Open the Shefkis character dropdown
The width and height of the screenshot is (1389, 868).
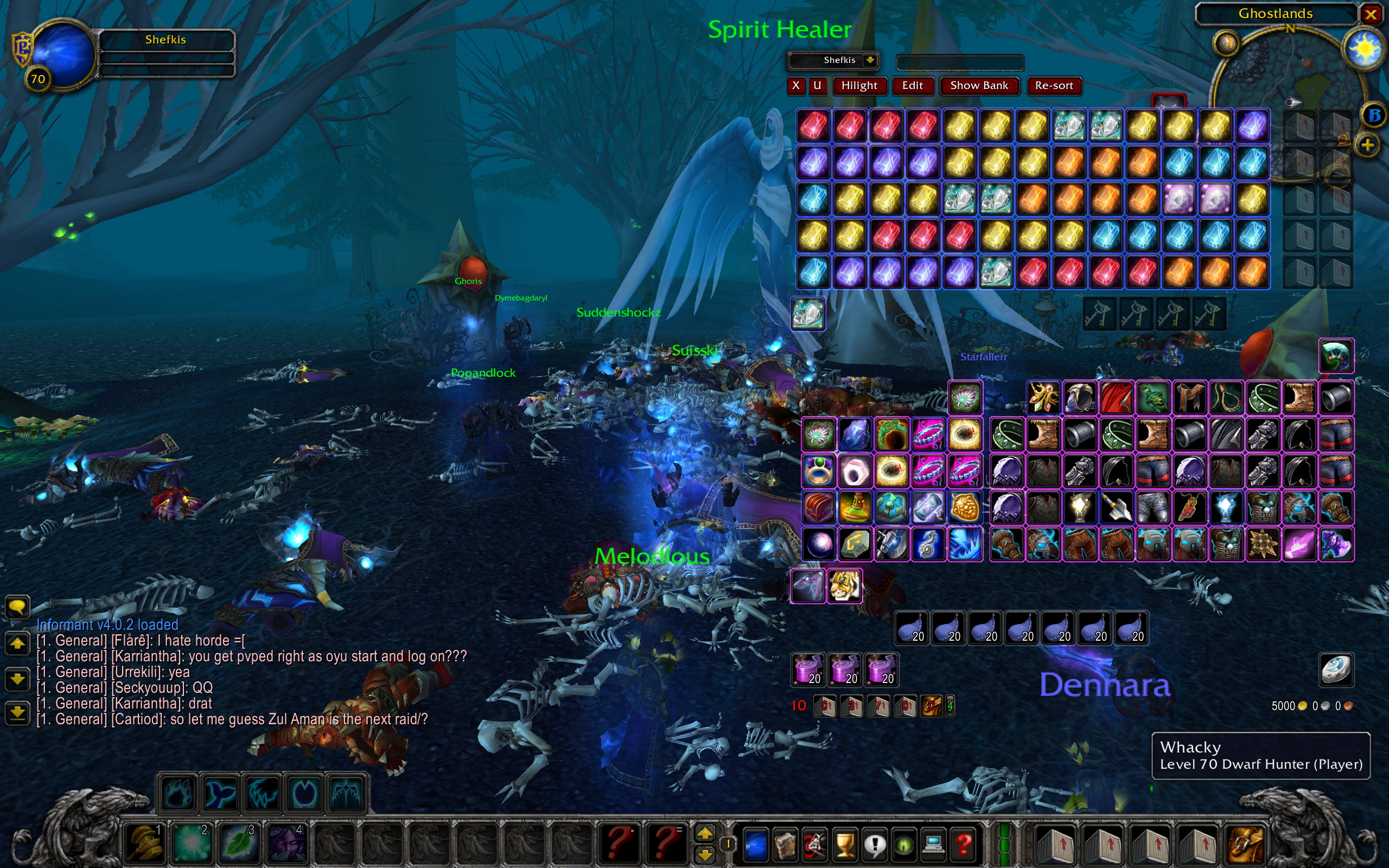click(870, 60)
